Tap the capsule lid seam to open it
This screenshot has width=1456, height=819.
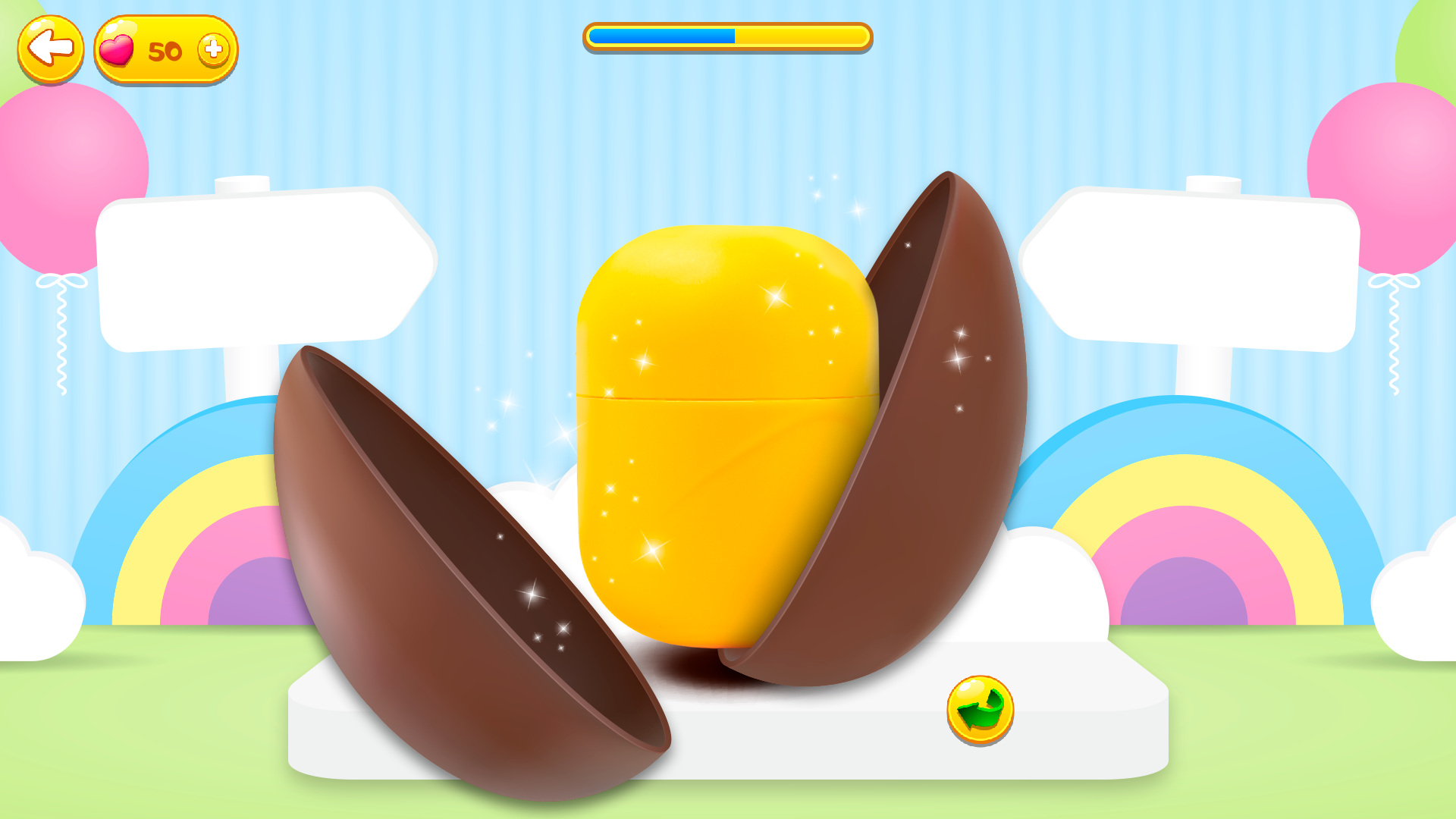(720, 398)
